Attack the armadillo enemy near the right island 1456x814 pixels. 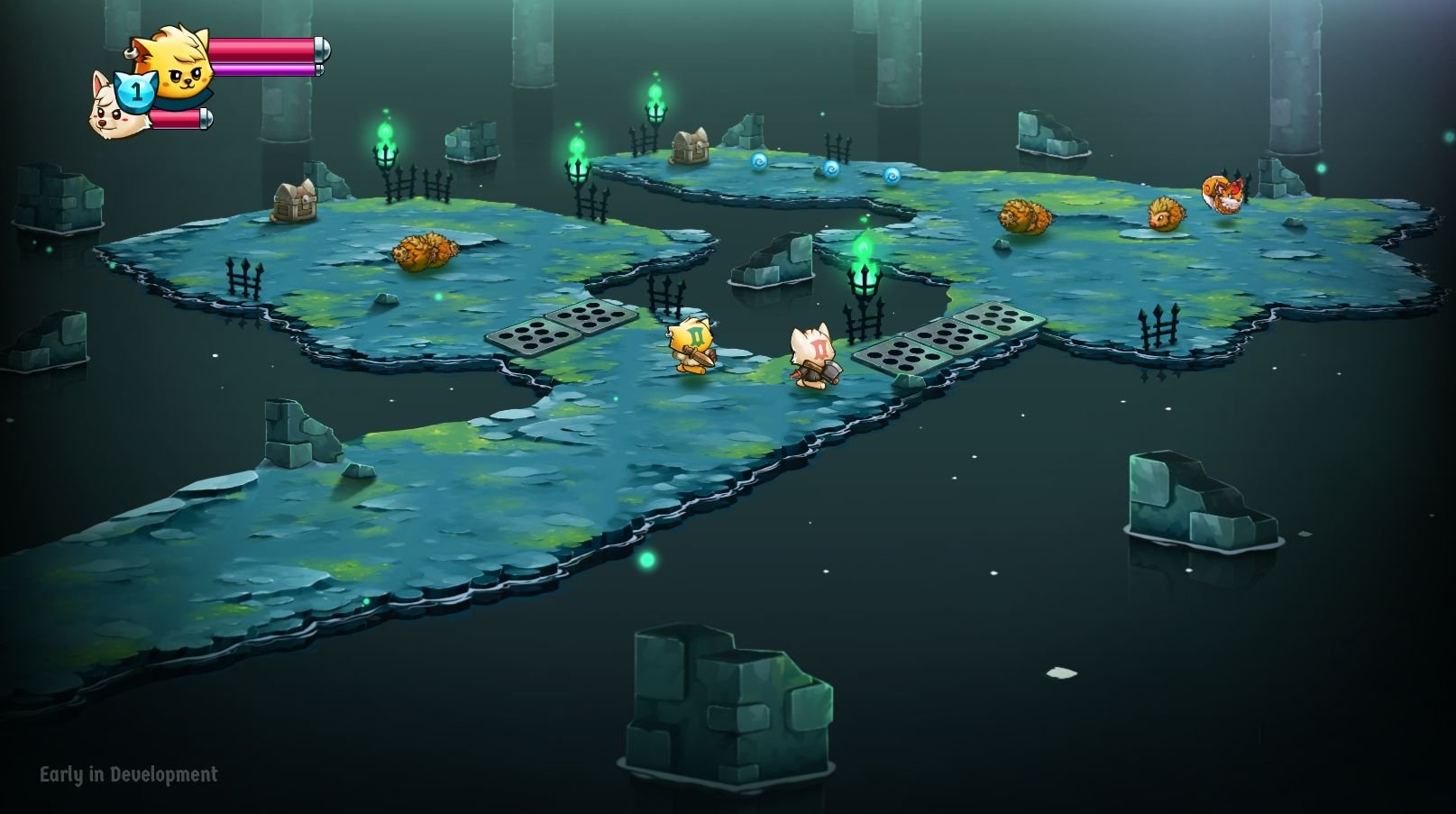pyautogui.click(x=1026, y=216)
